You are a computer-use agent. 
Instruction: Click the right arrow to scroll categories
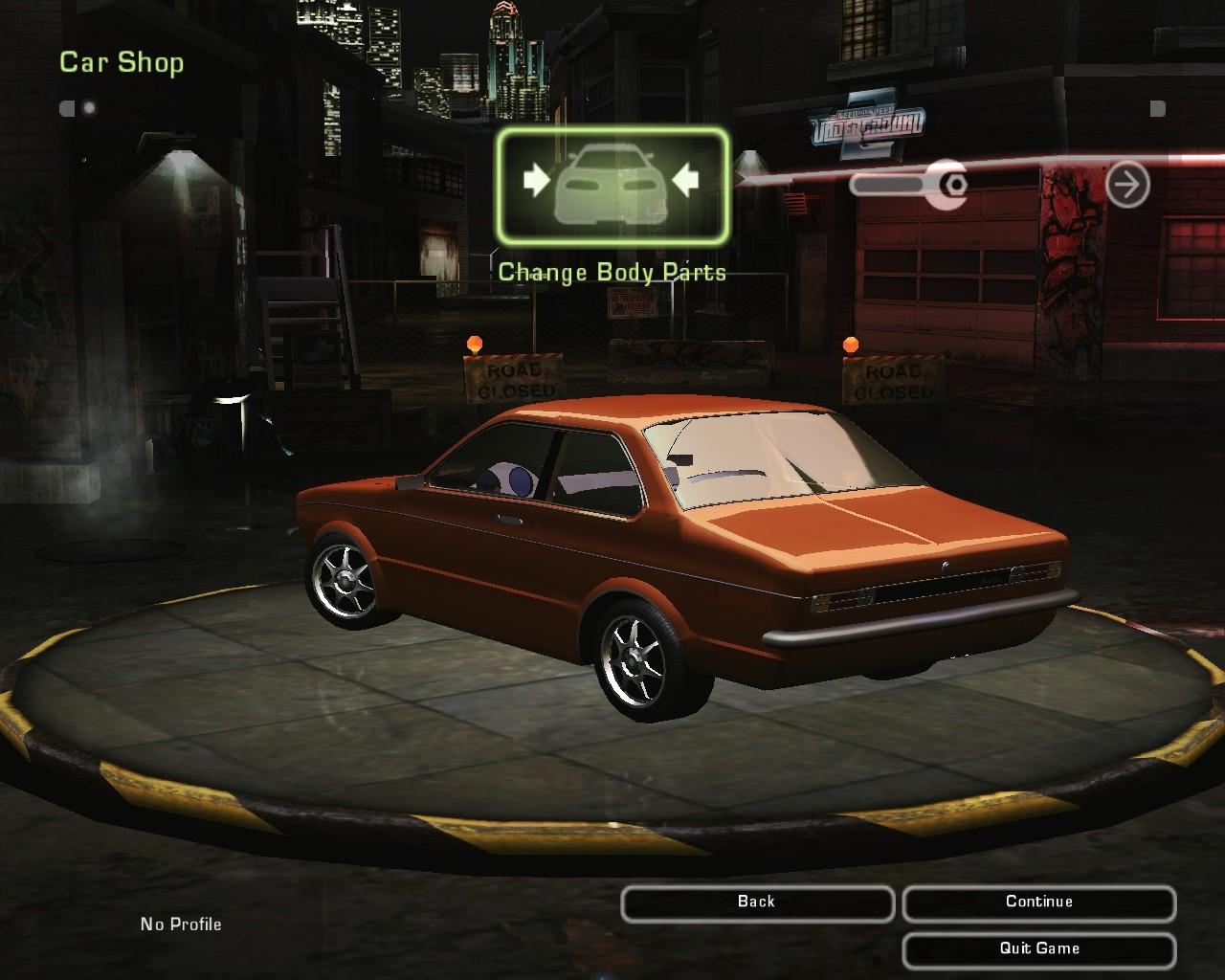[x=1127, y=184]
